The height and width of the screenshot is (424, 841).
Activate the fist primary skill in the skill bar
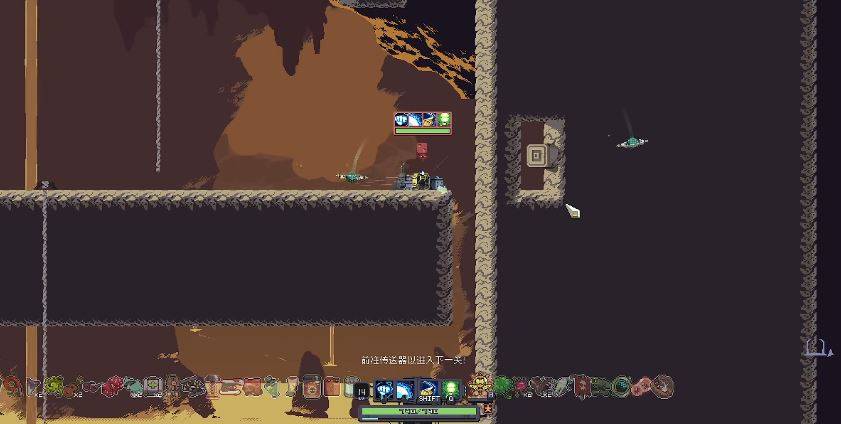384,389
